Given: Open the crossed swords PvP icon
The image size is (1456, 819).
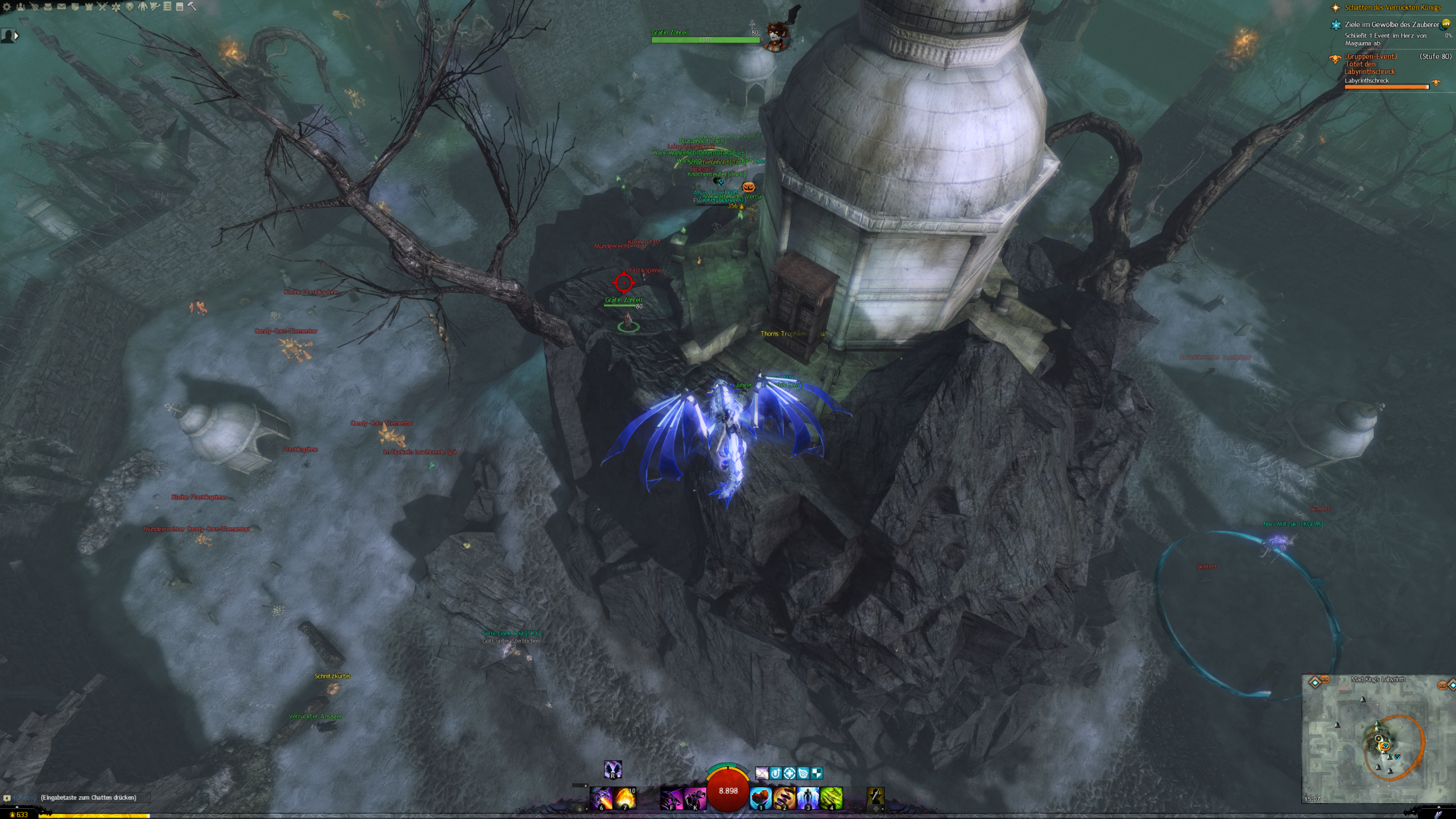Looking at the screenshot, I should tap(102, 7).
